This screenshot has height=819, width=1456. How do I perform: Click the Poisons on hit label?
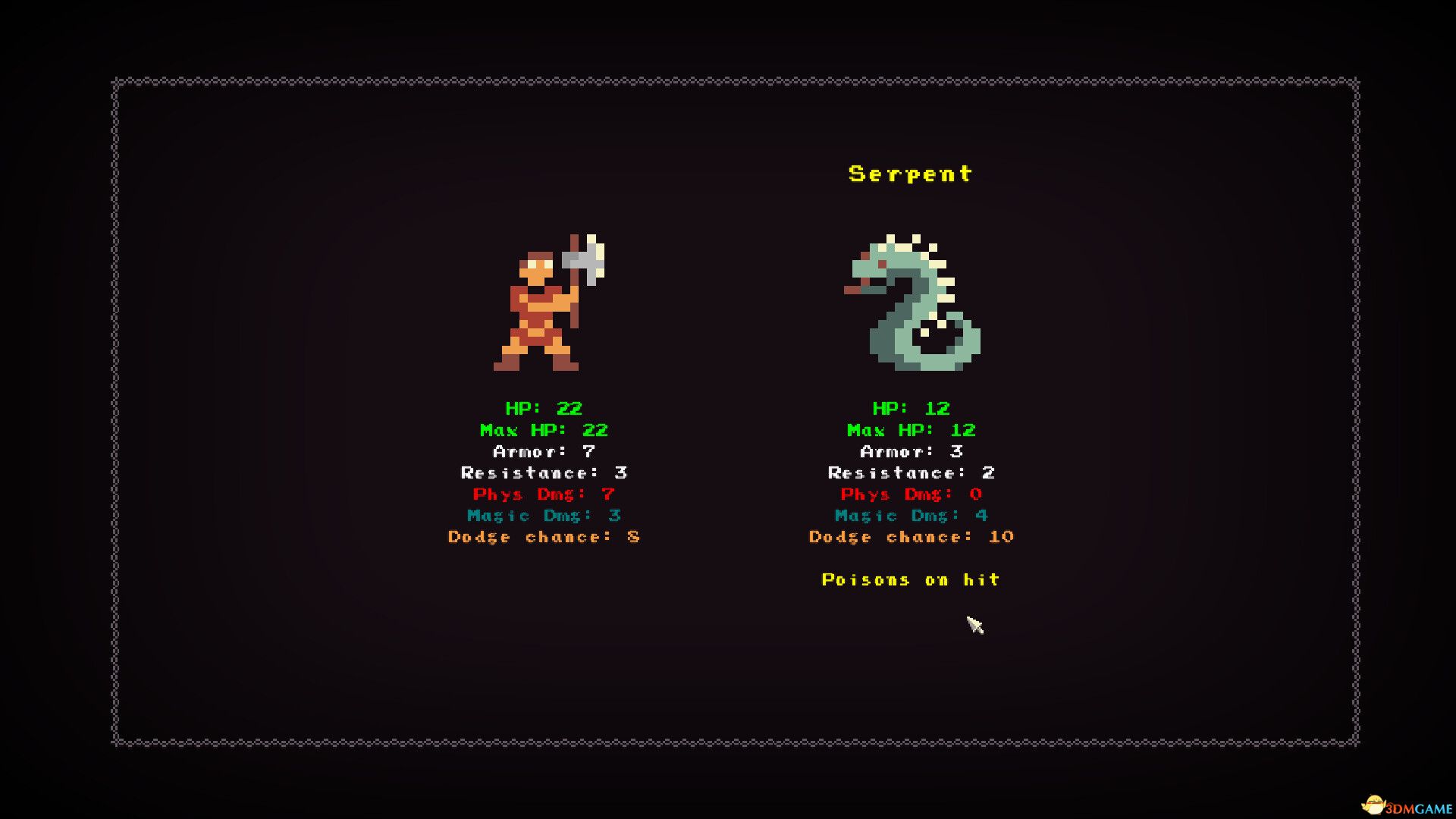coord(911,579)
